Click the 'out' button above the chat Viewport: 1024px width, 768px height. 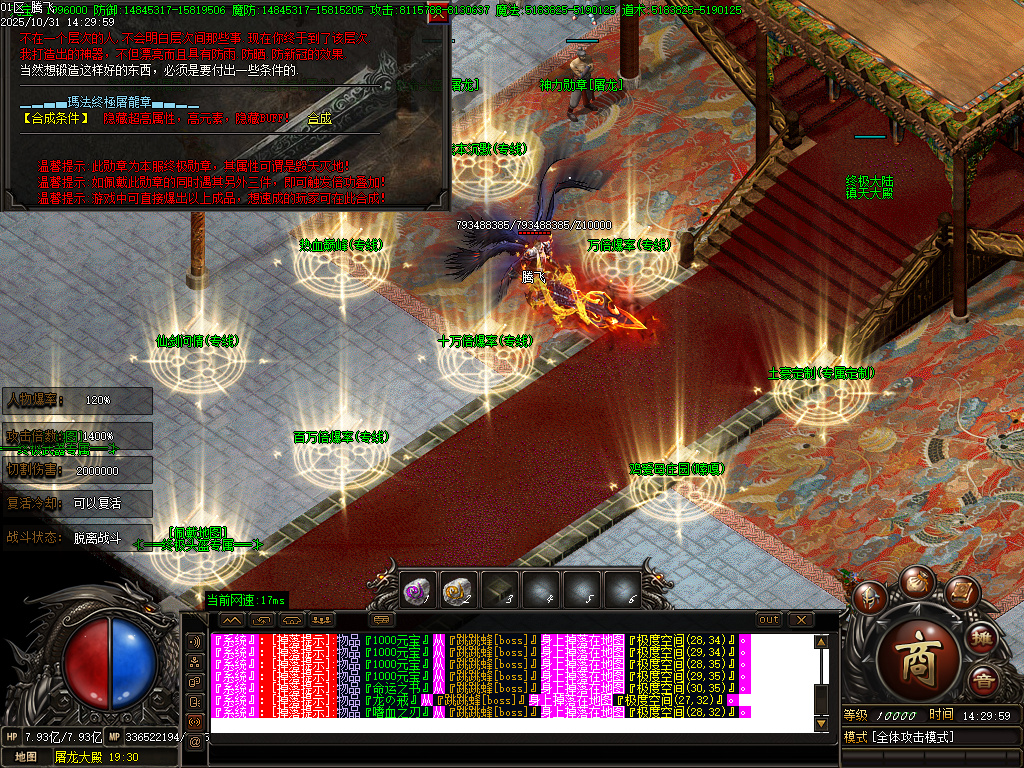[769, 620]
